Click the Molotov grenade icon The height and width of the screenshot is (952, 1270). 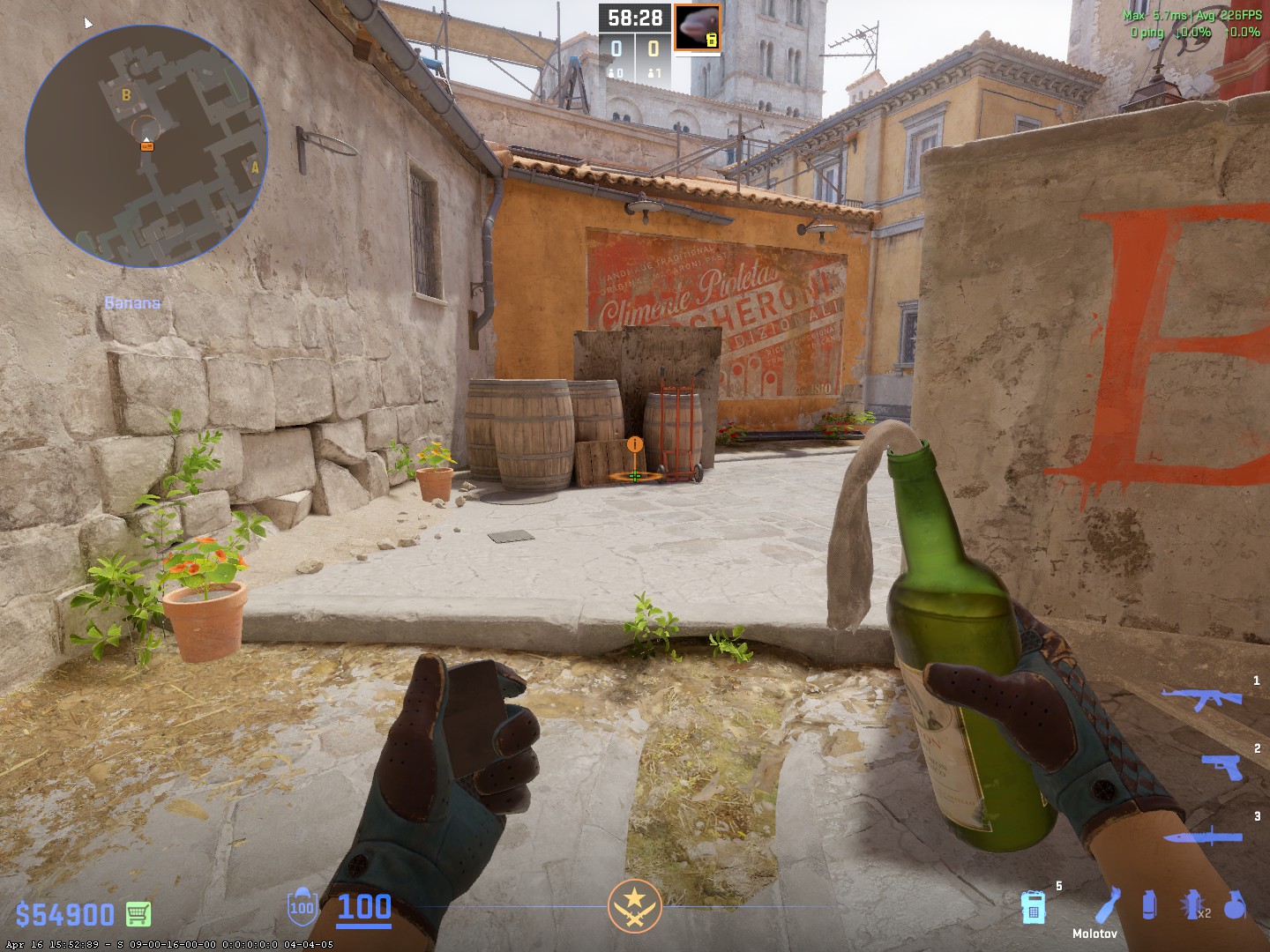click(1108, 904)
